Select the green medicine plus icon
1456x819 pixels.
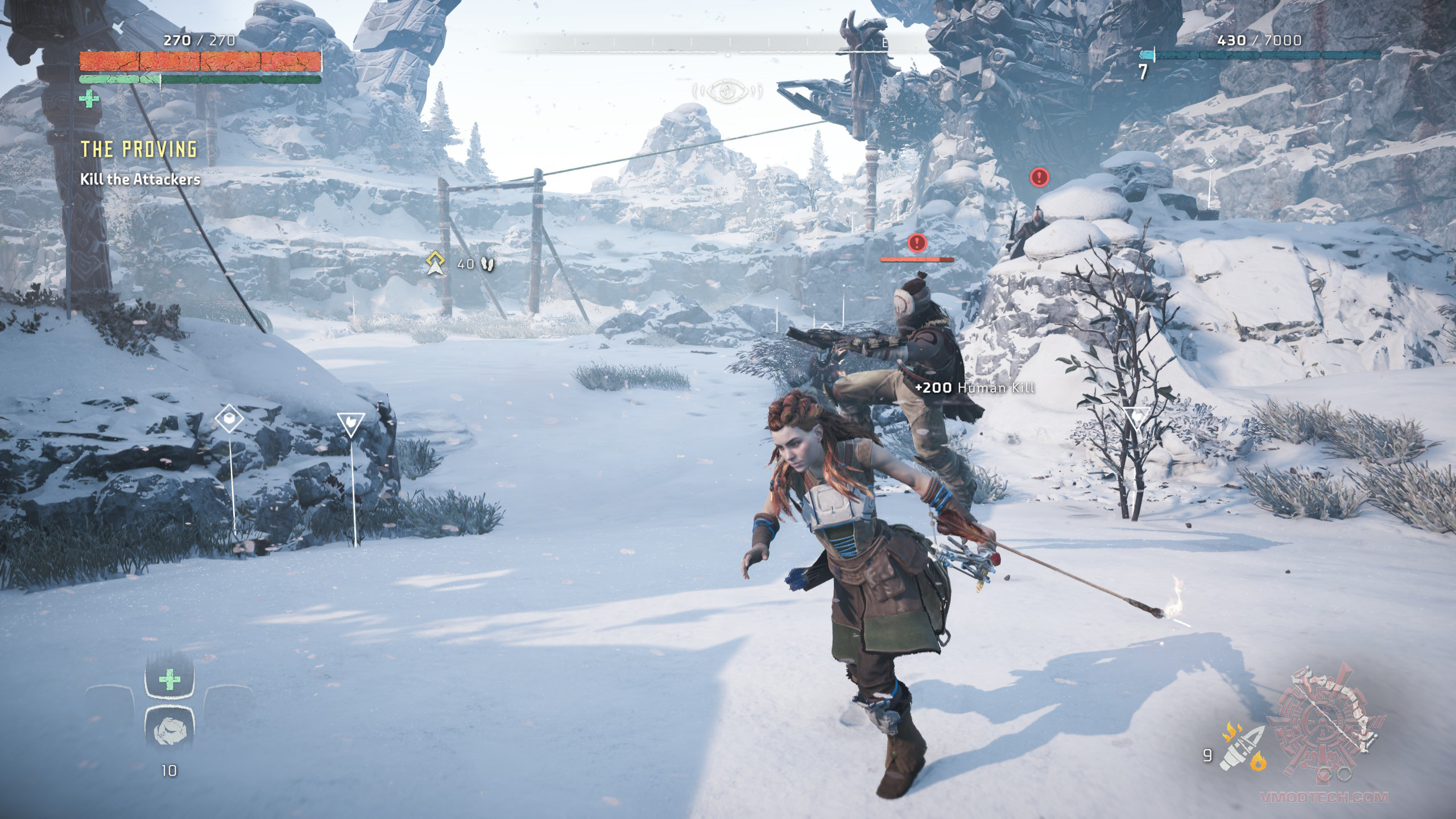tap(89, 101)
